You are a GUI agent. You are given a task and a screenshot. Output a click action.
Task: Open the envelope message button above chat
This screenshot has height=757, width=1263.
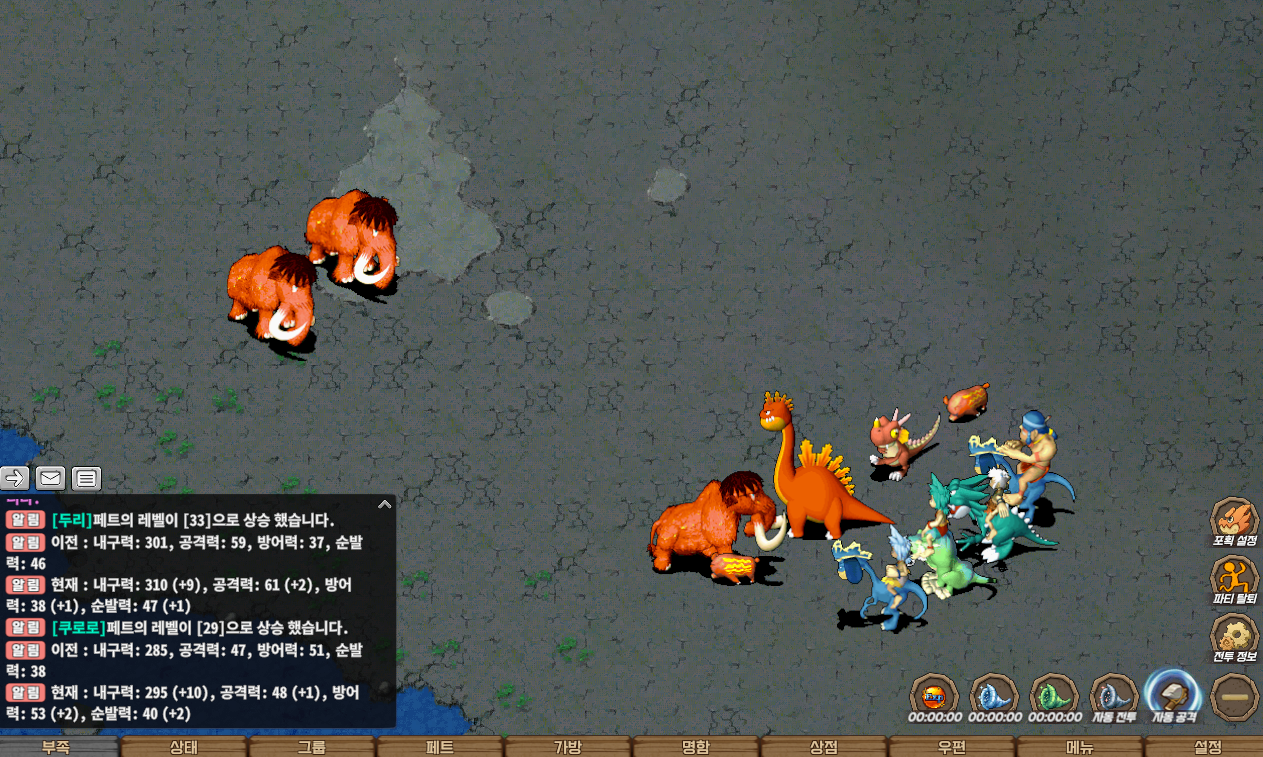[51, 478]
